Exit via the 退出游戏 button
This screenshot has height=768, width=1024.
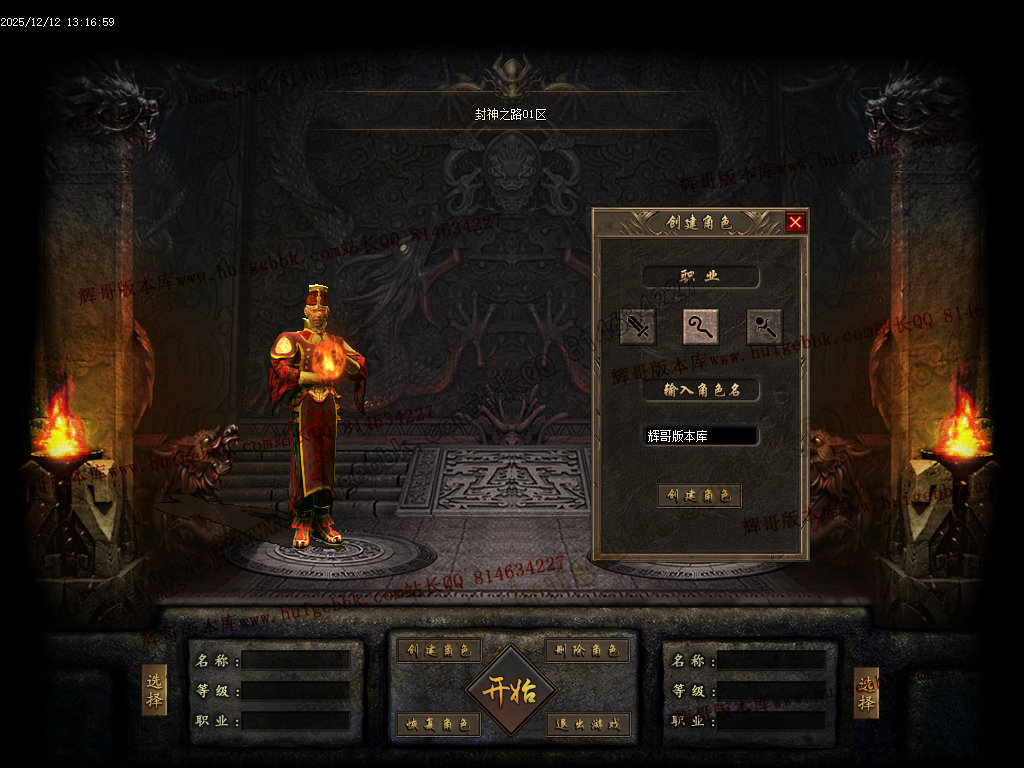pyautogui.click(x=588, y=724)
